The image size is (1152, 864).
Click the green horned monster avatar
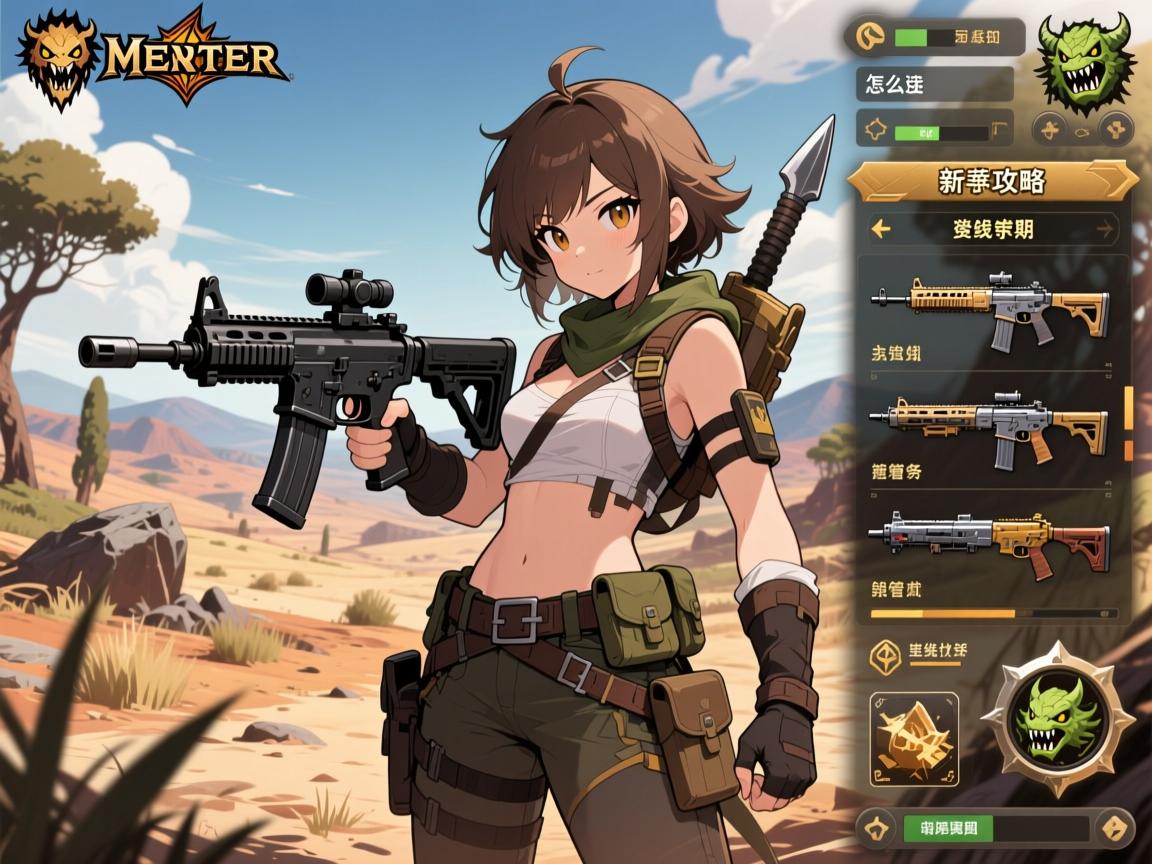click(1084, 62)
